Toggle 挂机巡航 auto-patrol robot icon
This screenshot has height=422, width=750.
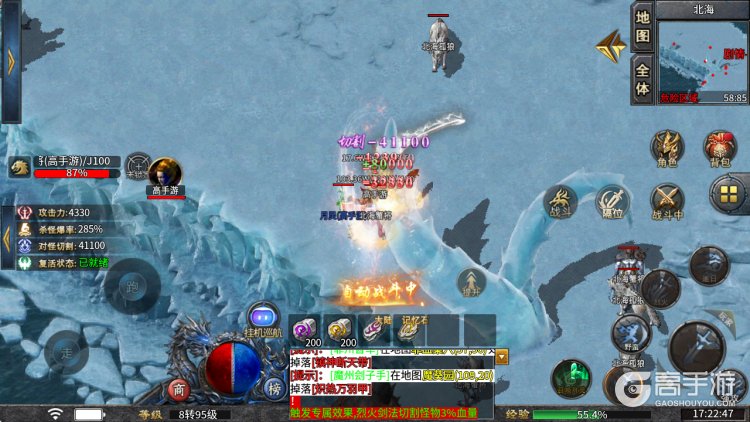[x=263, y=319]
